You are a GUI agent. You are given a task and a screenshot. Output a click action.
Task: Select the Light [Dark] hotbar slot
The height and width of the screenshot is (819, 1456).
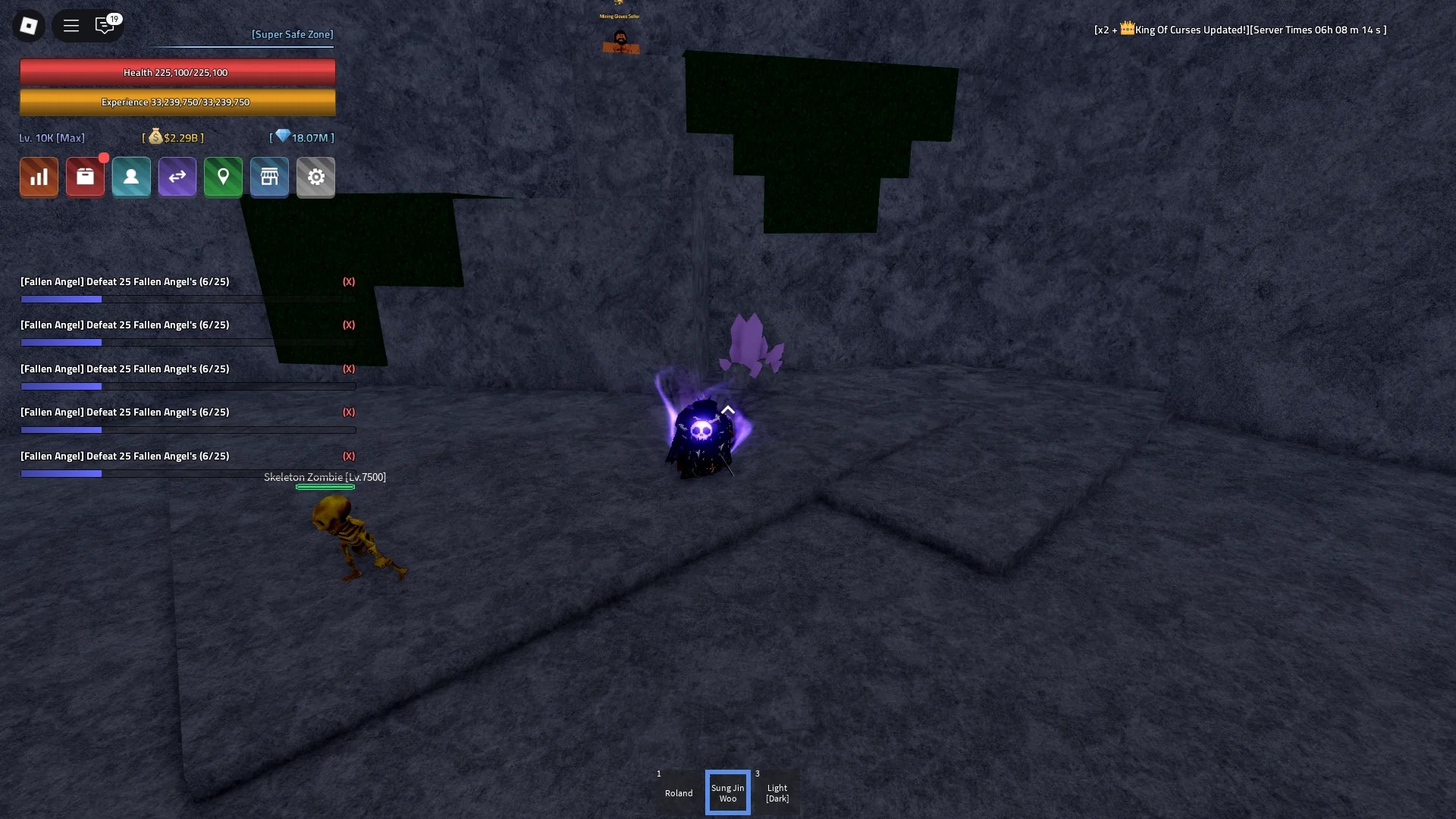pyautogui.click(x=777, y=792)
